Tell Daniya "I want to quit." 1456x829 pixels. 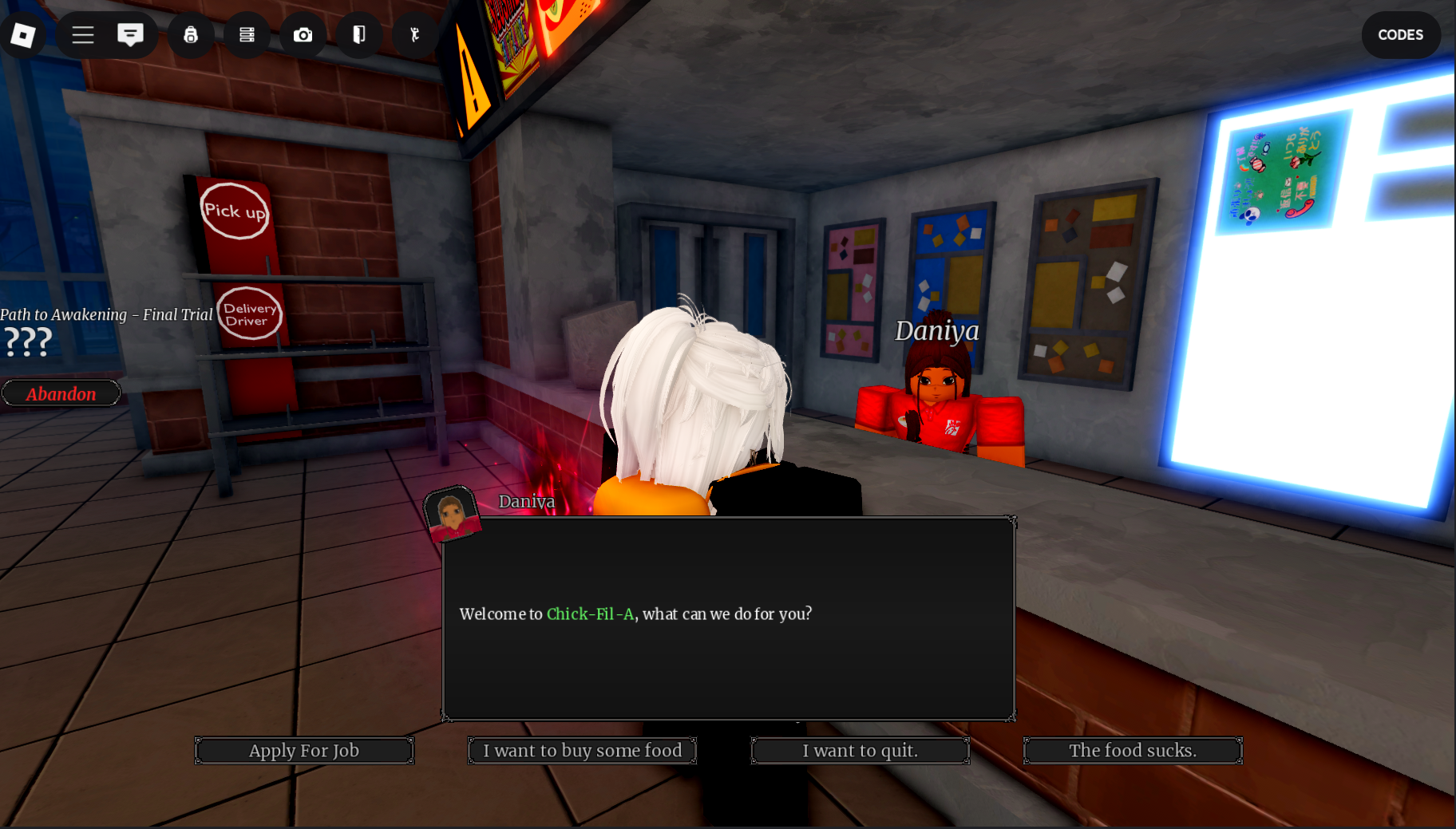[860, 750]
